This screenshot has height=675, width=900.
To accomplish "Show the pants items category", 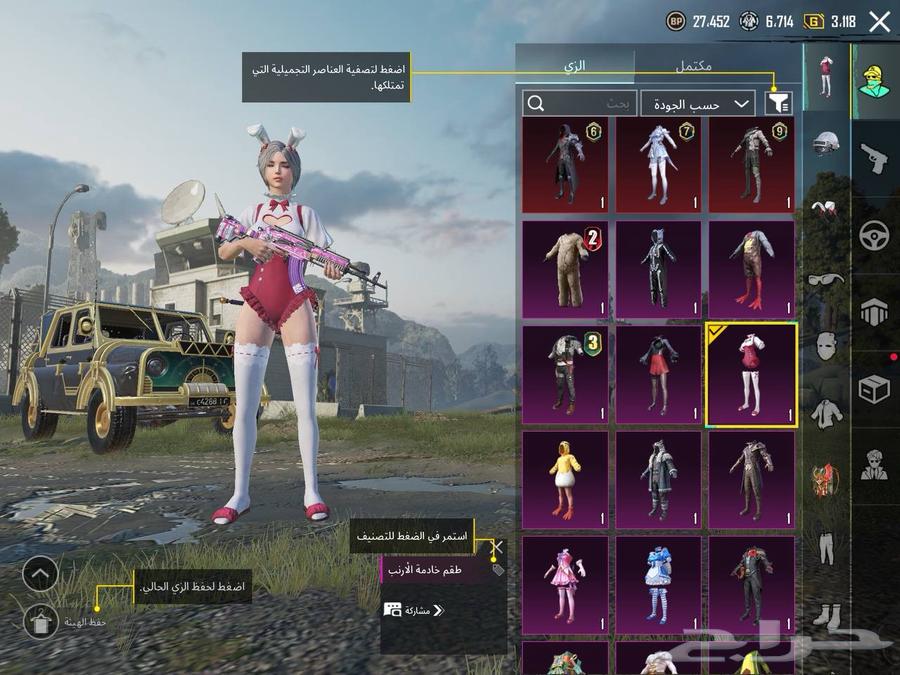I will coord(826,548).
